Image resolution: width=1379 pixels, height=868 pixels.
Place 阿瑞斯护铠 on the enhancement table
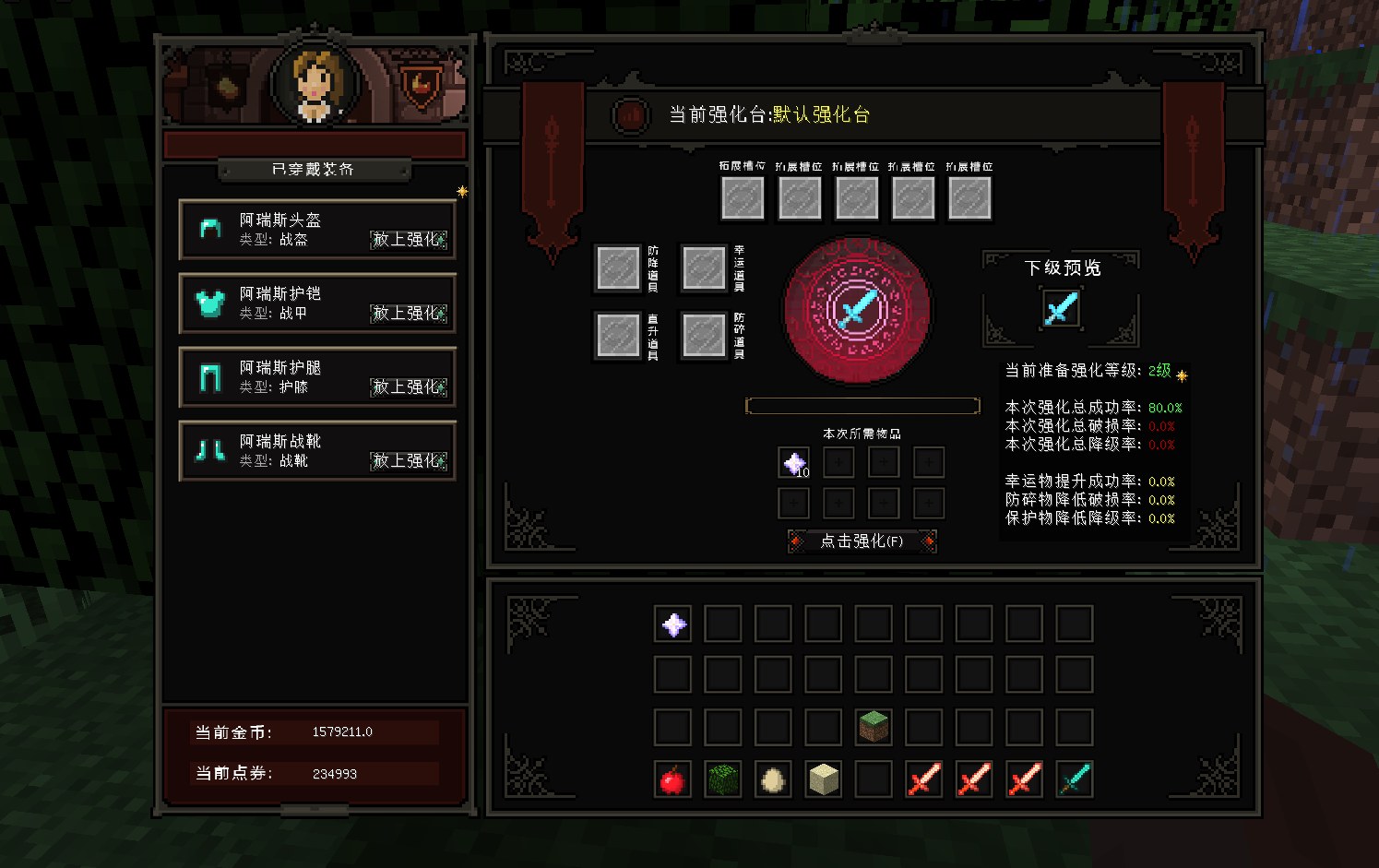coord(409,314)
